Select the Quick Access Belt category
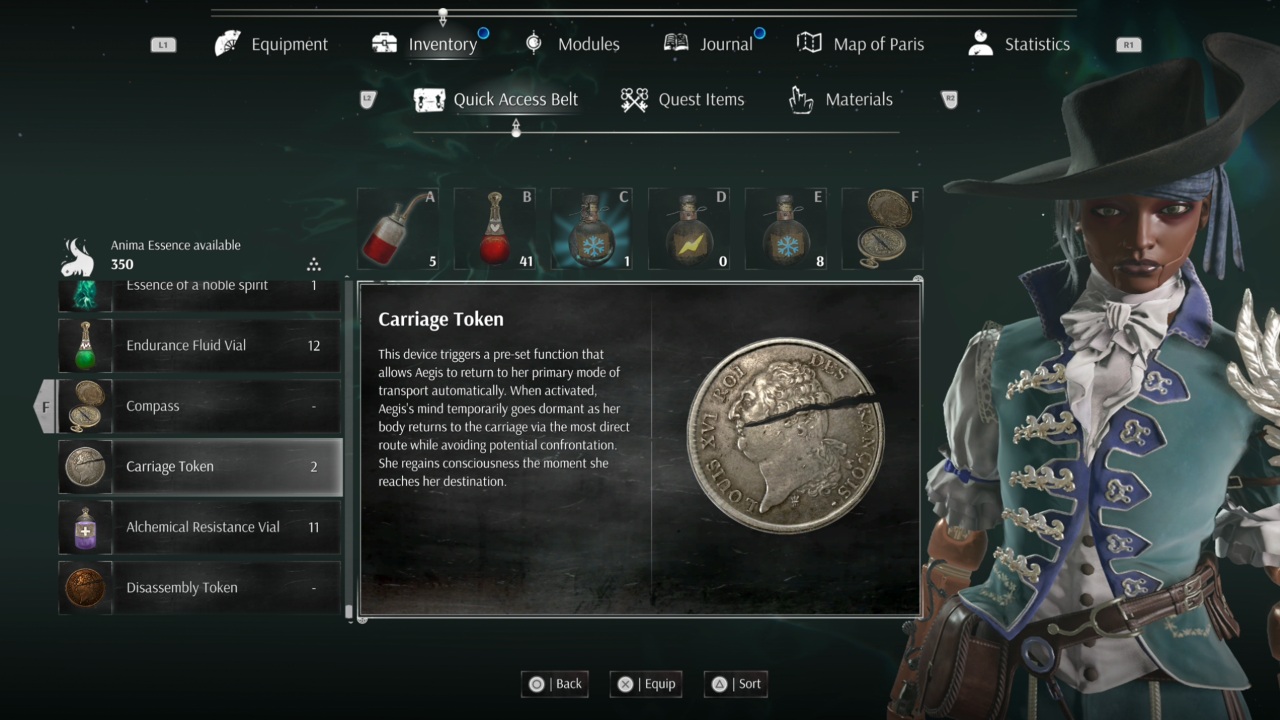The height and width of the screenshot is (720, 1280). (x=496, y=99)
